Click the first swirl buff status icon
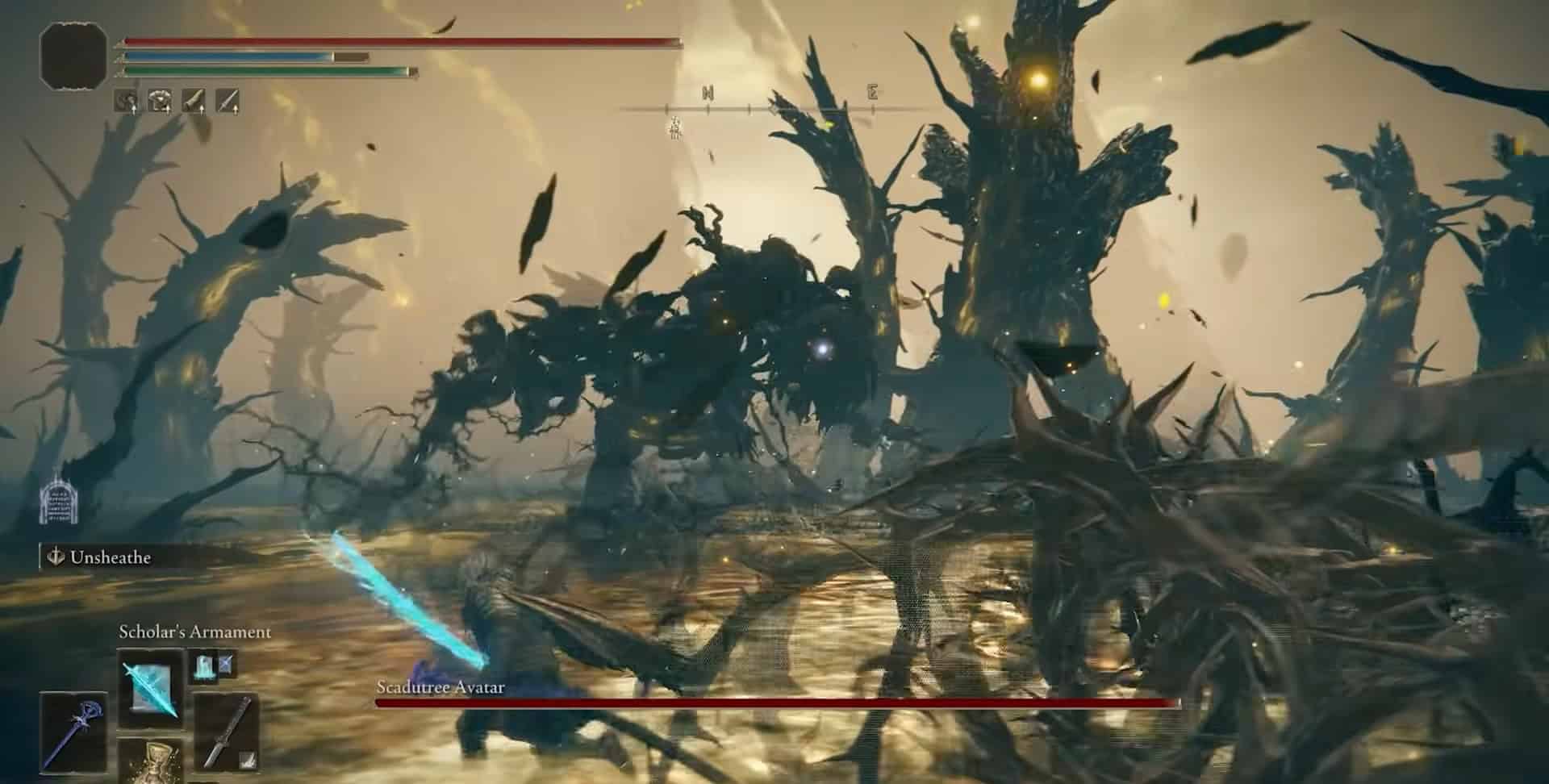Screen dimensions: 1549x784 [127, 101]
